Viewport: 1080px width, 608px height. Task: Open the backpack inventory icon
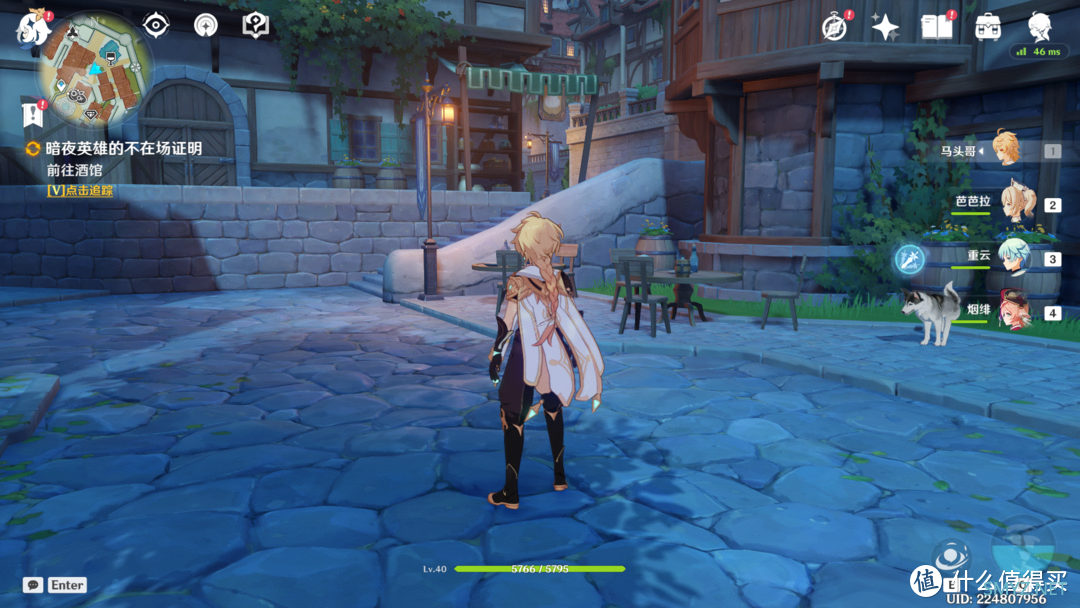click(x=989, y=27)
